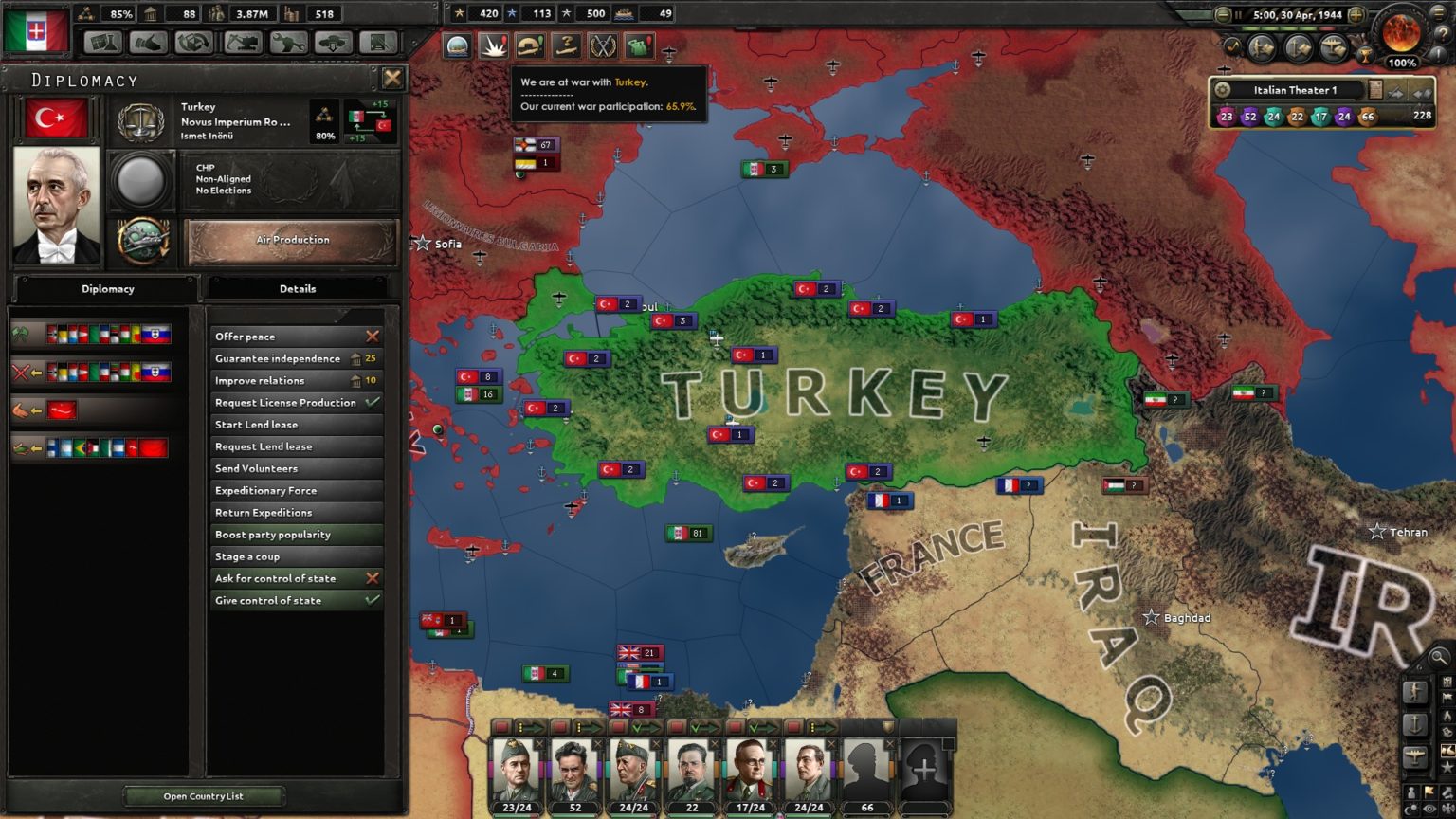
Task: Select the Diplomacy tab
Action: 107,289
